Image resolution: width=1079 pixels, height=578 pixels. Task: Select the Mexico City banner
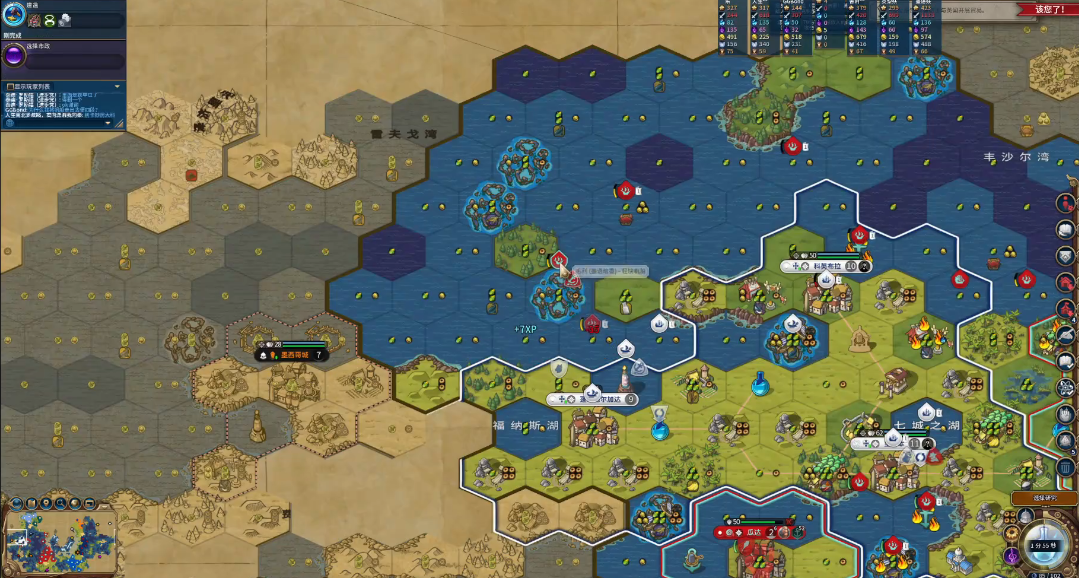(x=292, y=354)
